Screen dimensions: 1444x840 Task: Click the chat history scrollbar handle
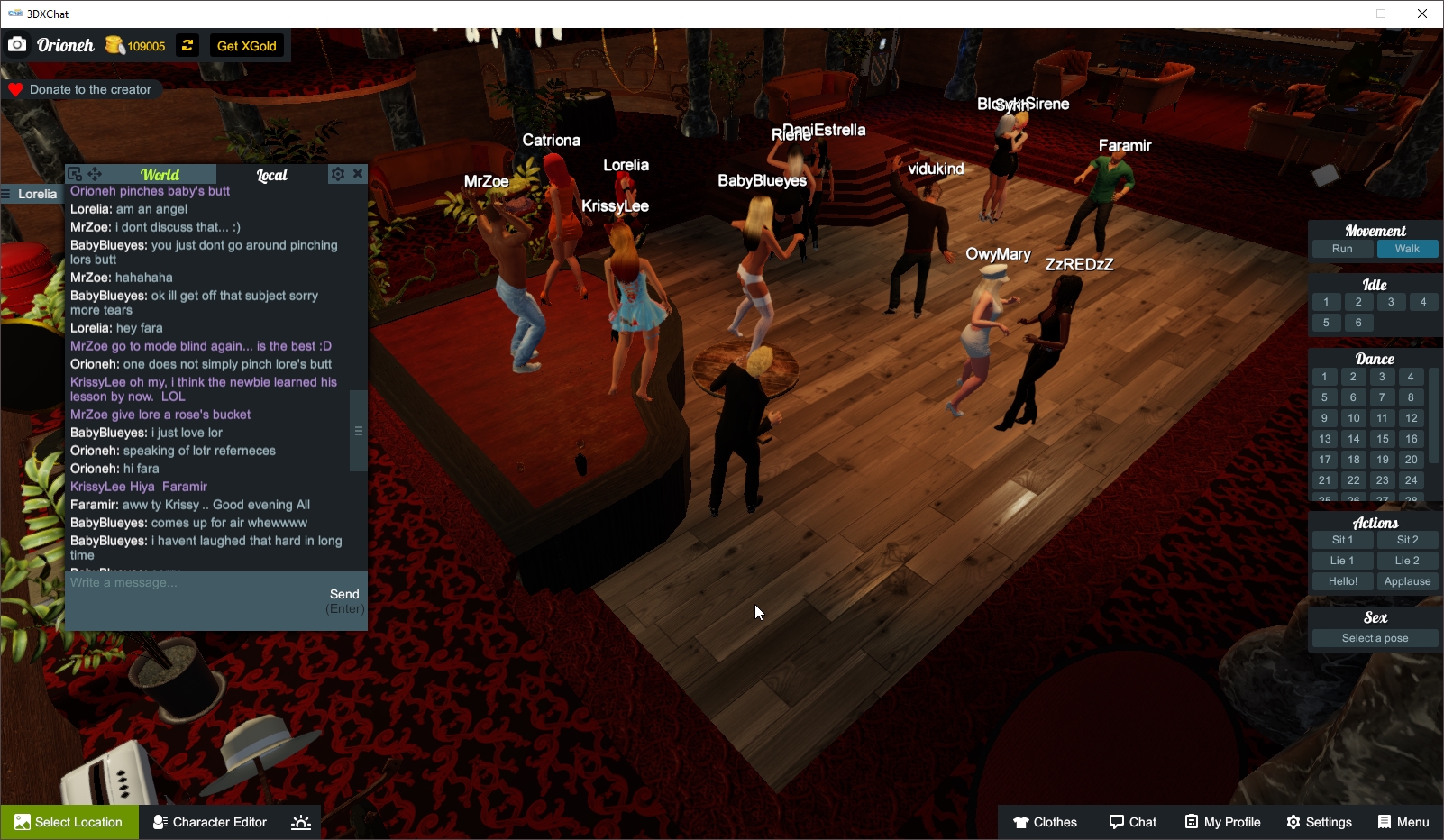(x=358, y=431)
